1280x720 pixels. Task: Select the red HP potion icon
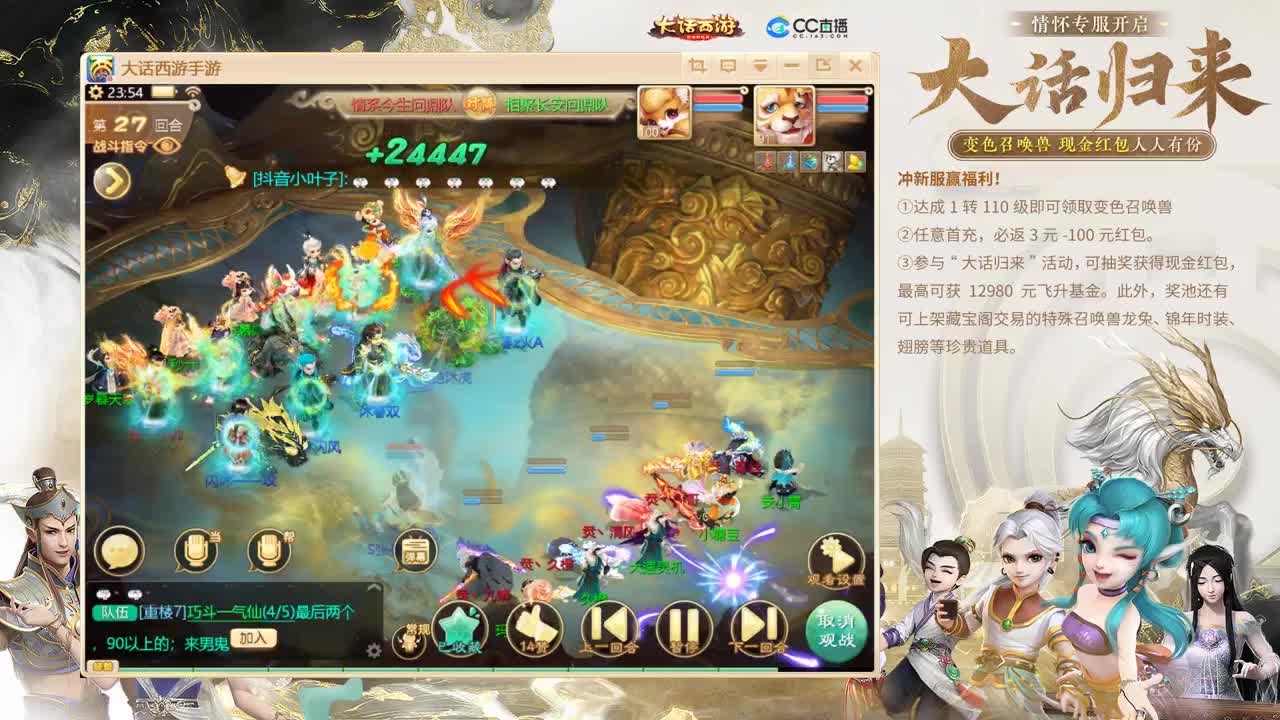[765, 160]
